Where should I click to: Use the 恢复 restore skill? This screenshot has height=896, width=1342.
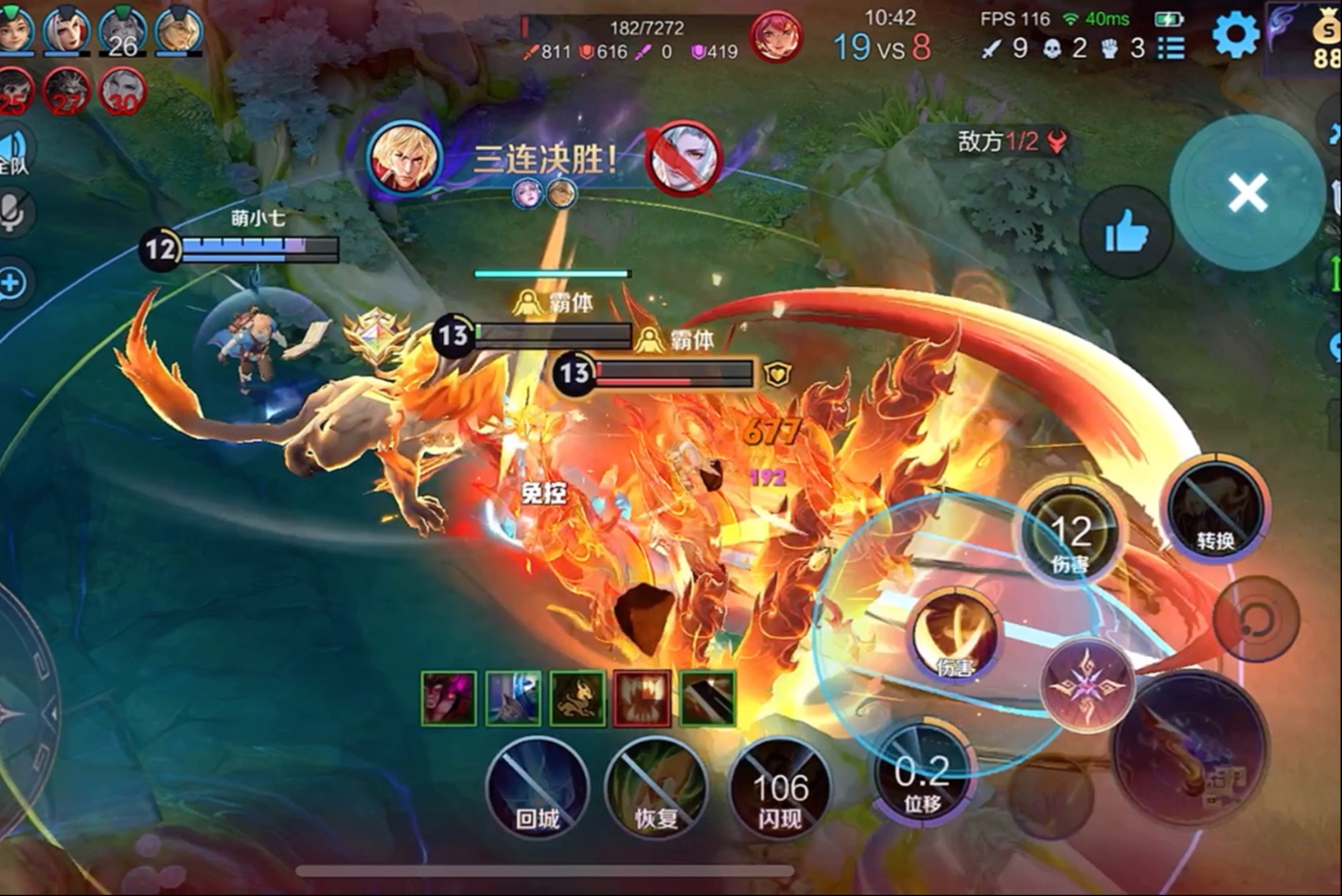[656, 788]
